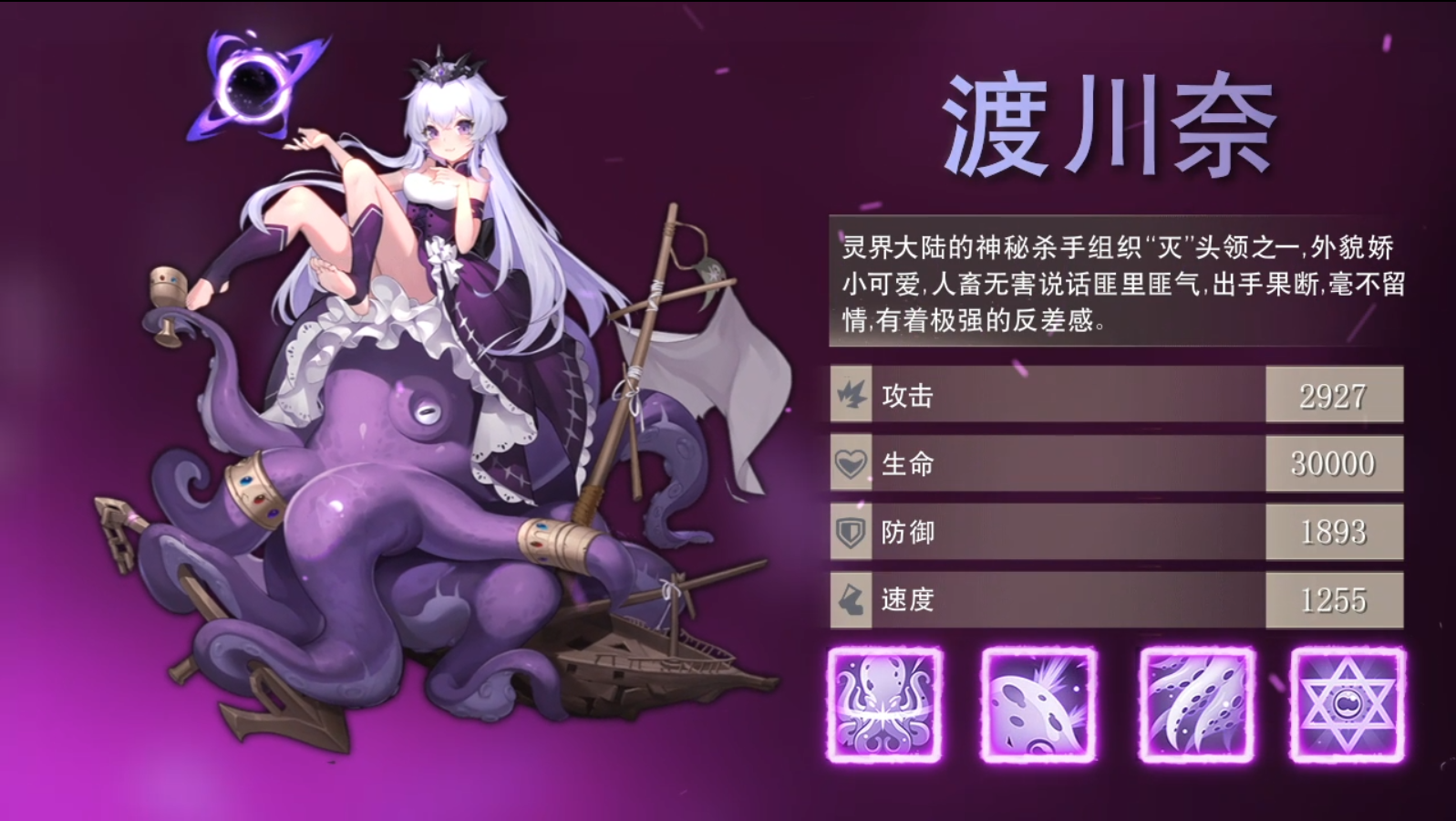Click the defense value 1893
This screenshot has width=1456, height=821.
(1335, 534)
